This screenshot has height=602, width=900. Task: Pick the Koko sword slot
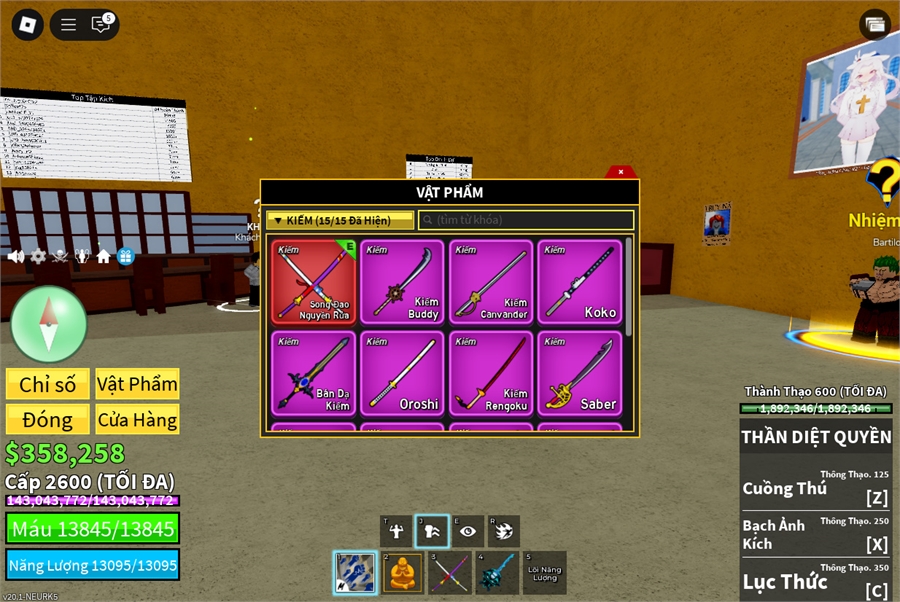point(580,282)
